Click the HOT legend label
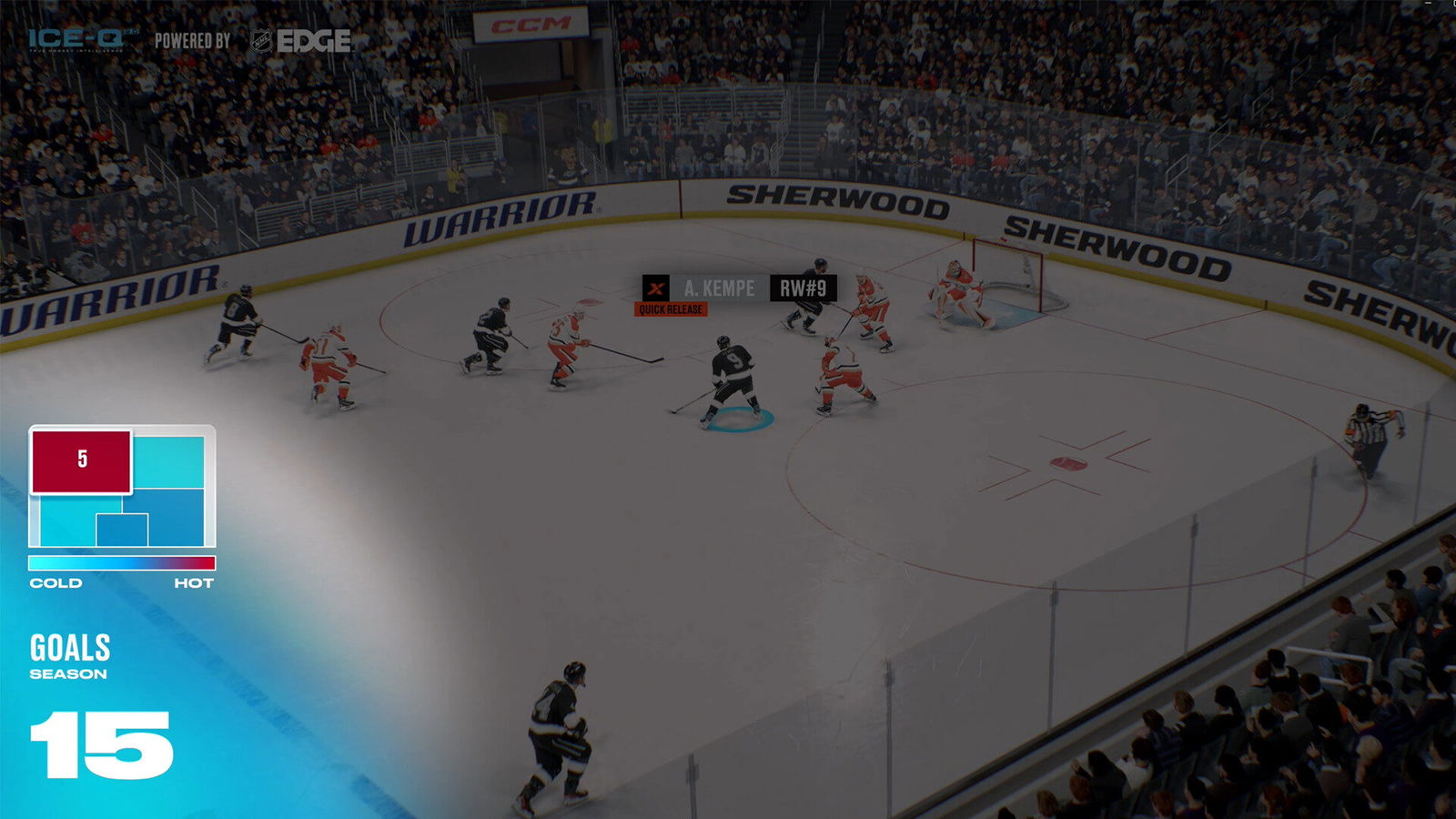The image size is (1456, 819). pyautogui.click(x=193, y=581)
